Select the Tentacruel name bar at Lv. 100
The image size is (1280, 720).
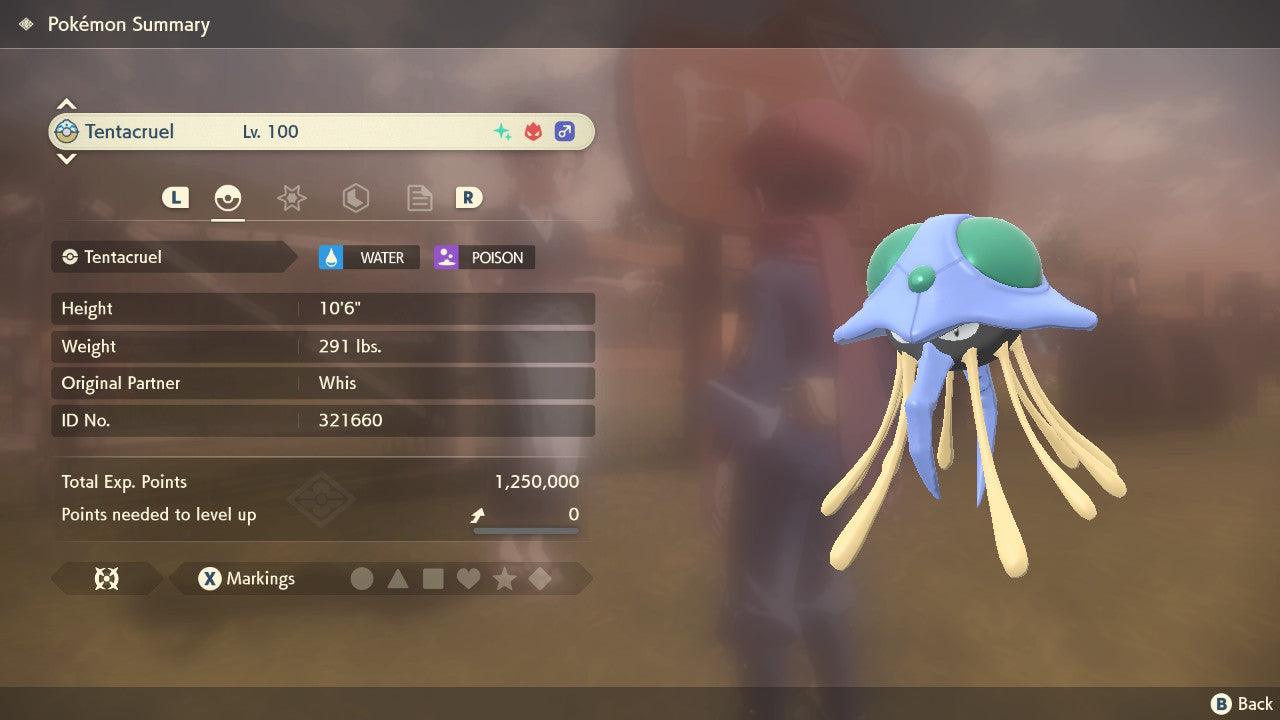pos(321,132)
